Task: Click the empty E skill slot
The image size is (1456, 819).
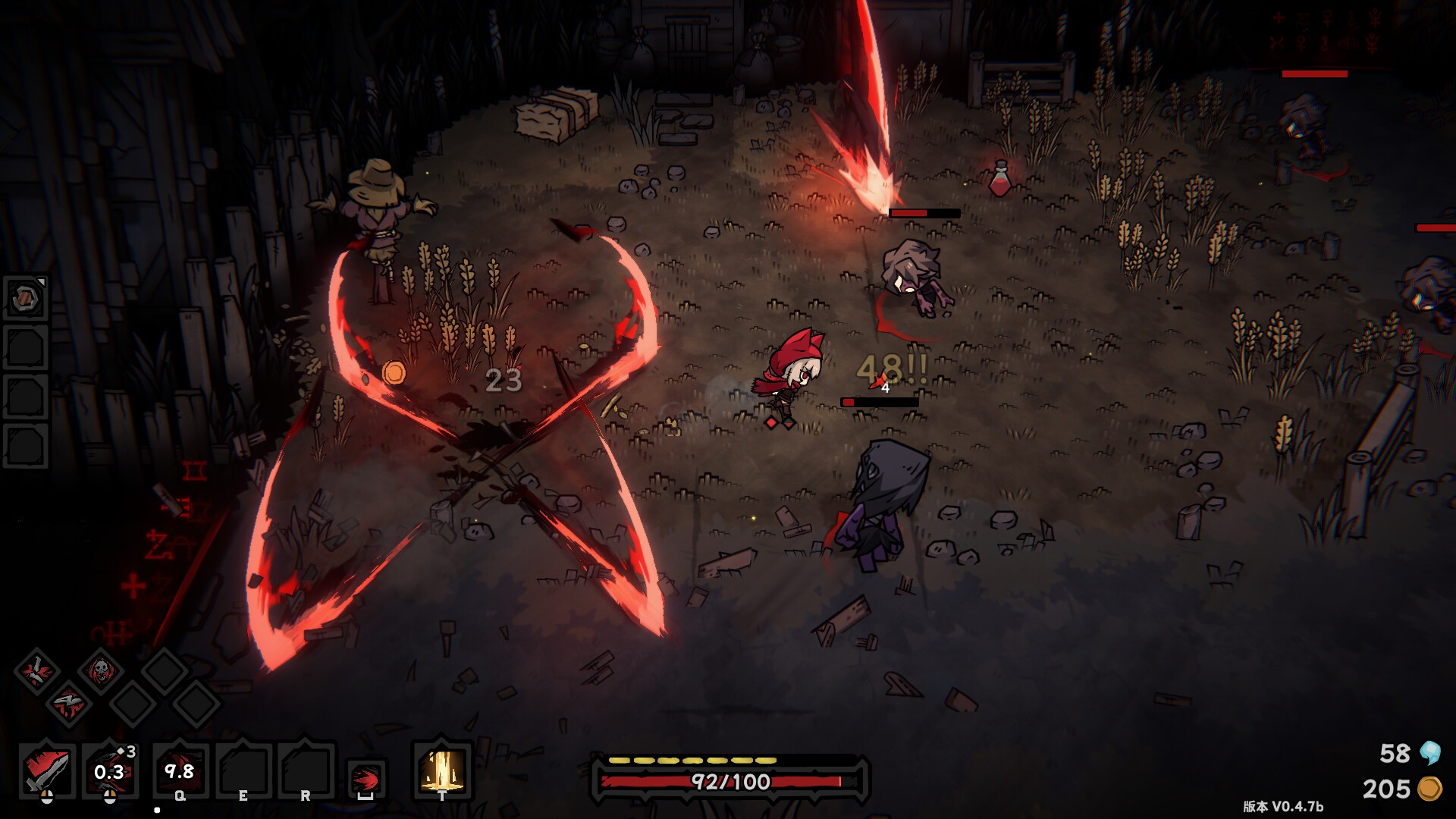Action: point(243,770)
